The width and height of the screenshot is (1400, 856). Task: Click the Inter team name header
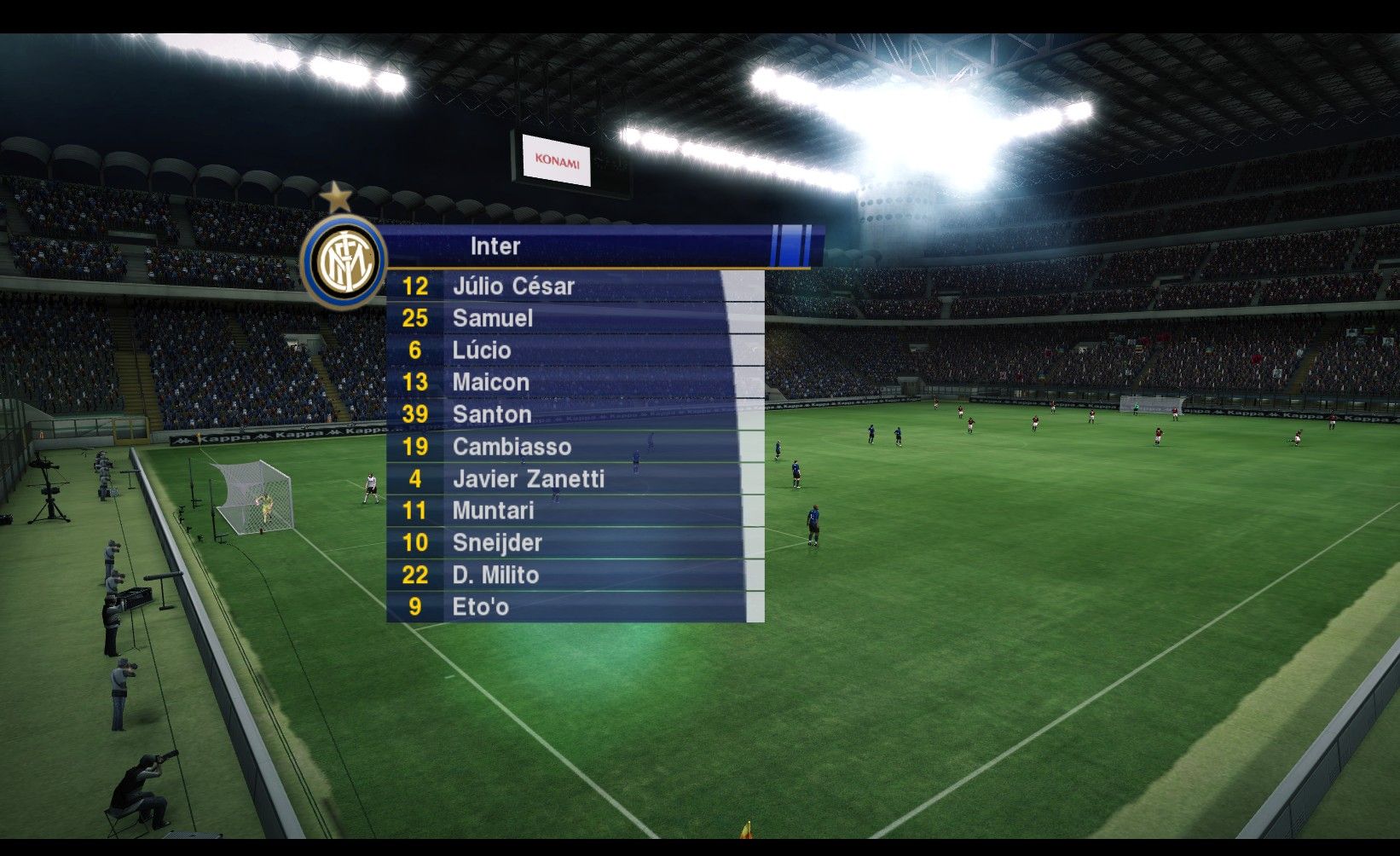pyautogui.click(x=495, y=246)
